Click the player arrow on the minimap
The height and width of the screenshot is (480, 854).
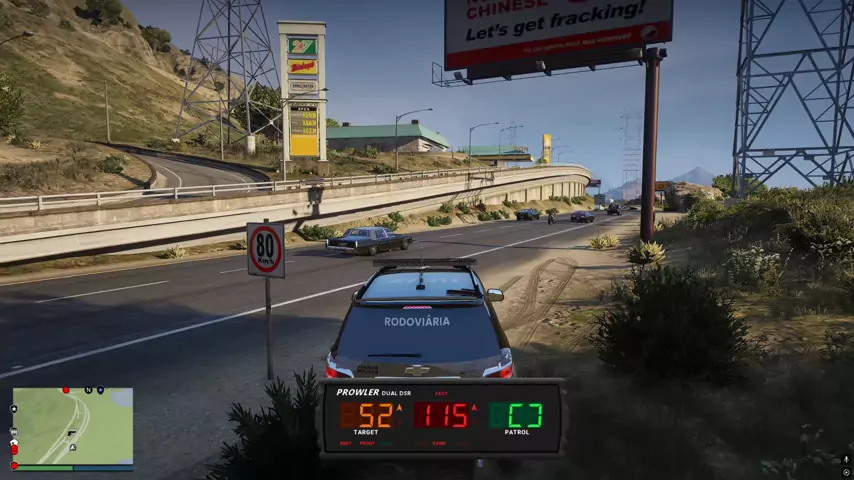pos(73,447)
